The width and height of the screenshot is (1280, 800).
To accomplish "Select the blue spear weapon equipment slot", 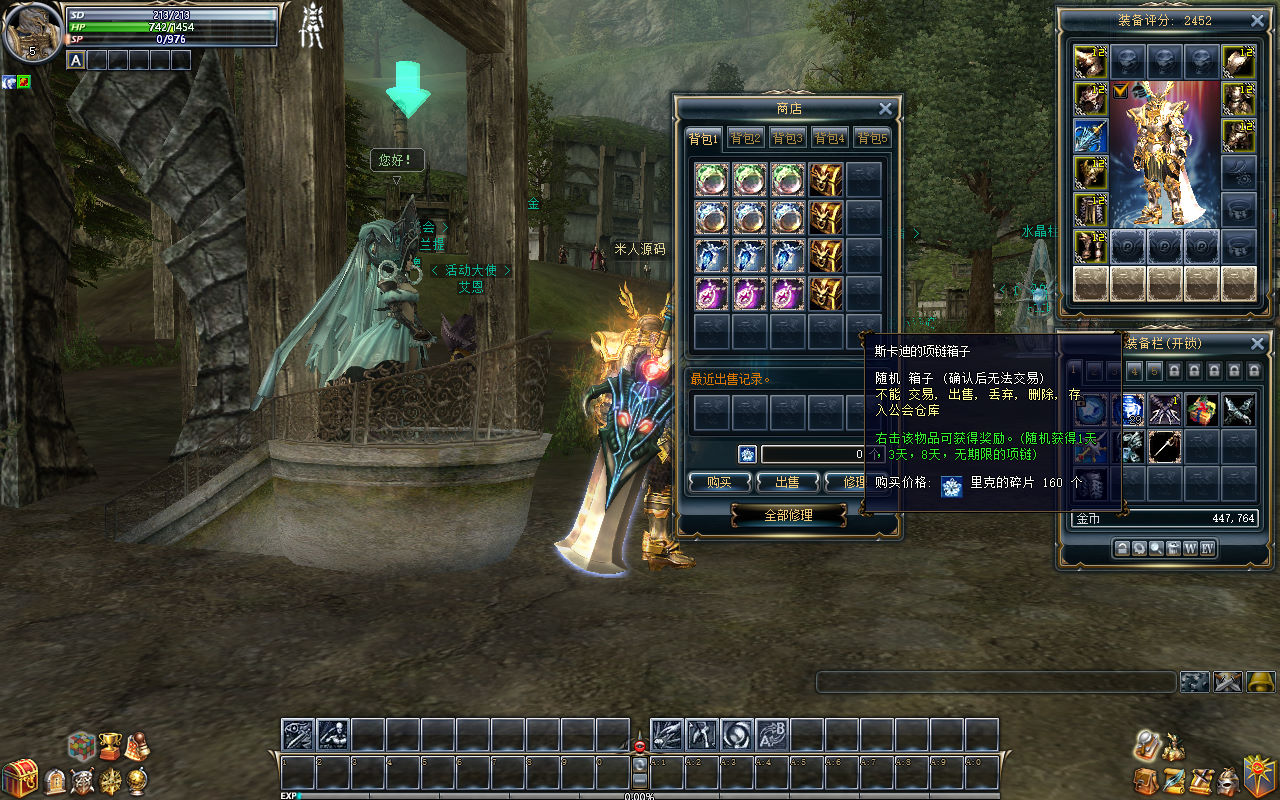I will tap(1090, 136).
